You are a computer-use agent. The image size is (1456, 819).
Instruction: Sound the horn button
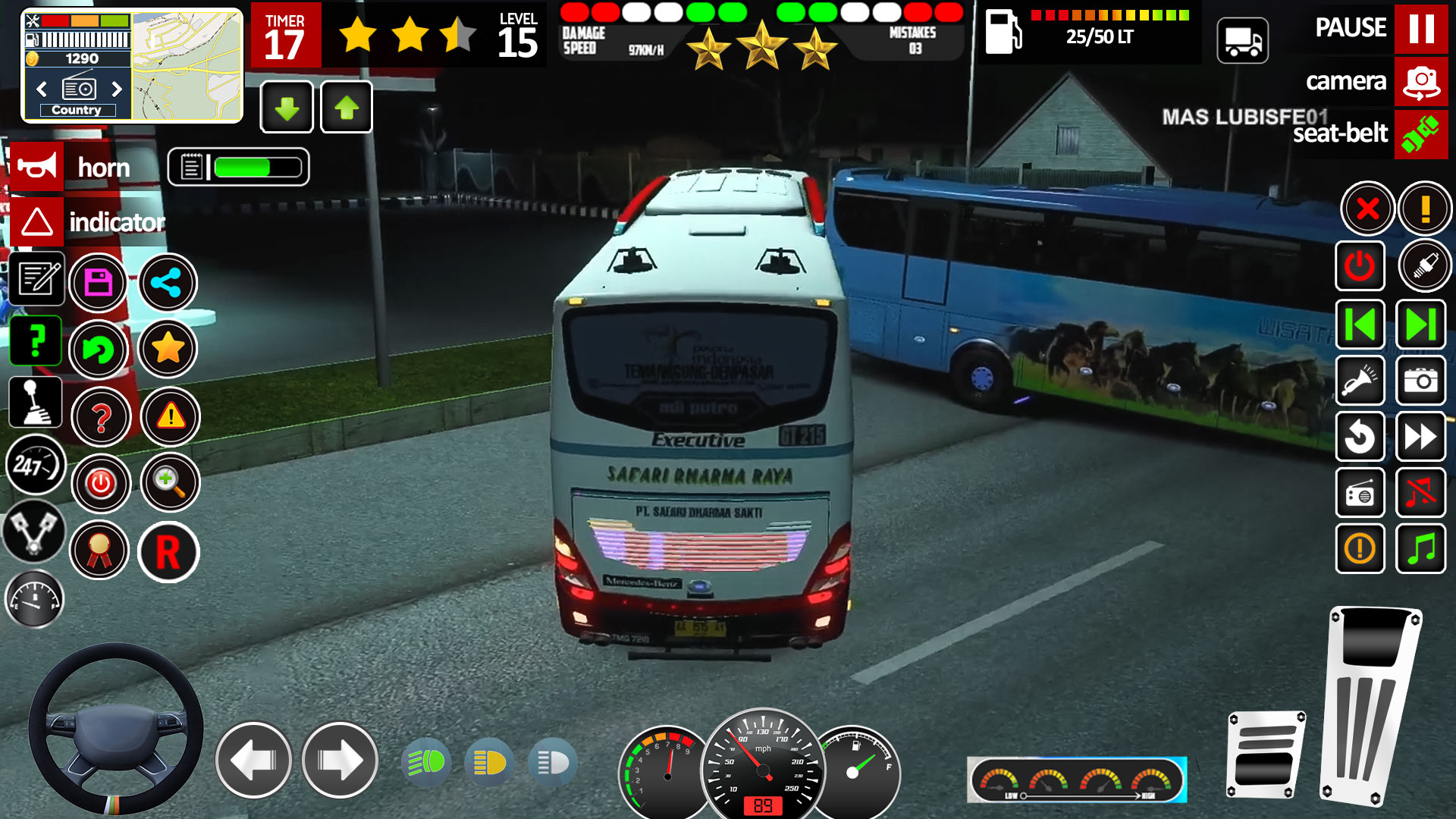tap(36, 167)
